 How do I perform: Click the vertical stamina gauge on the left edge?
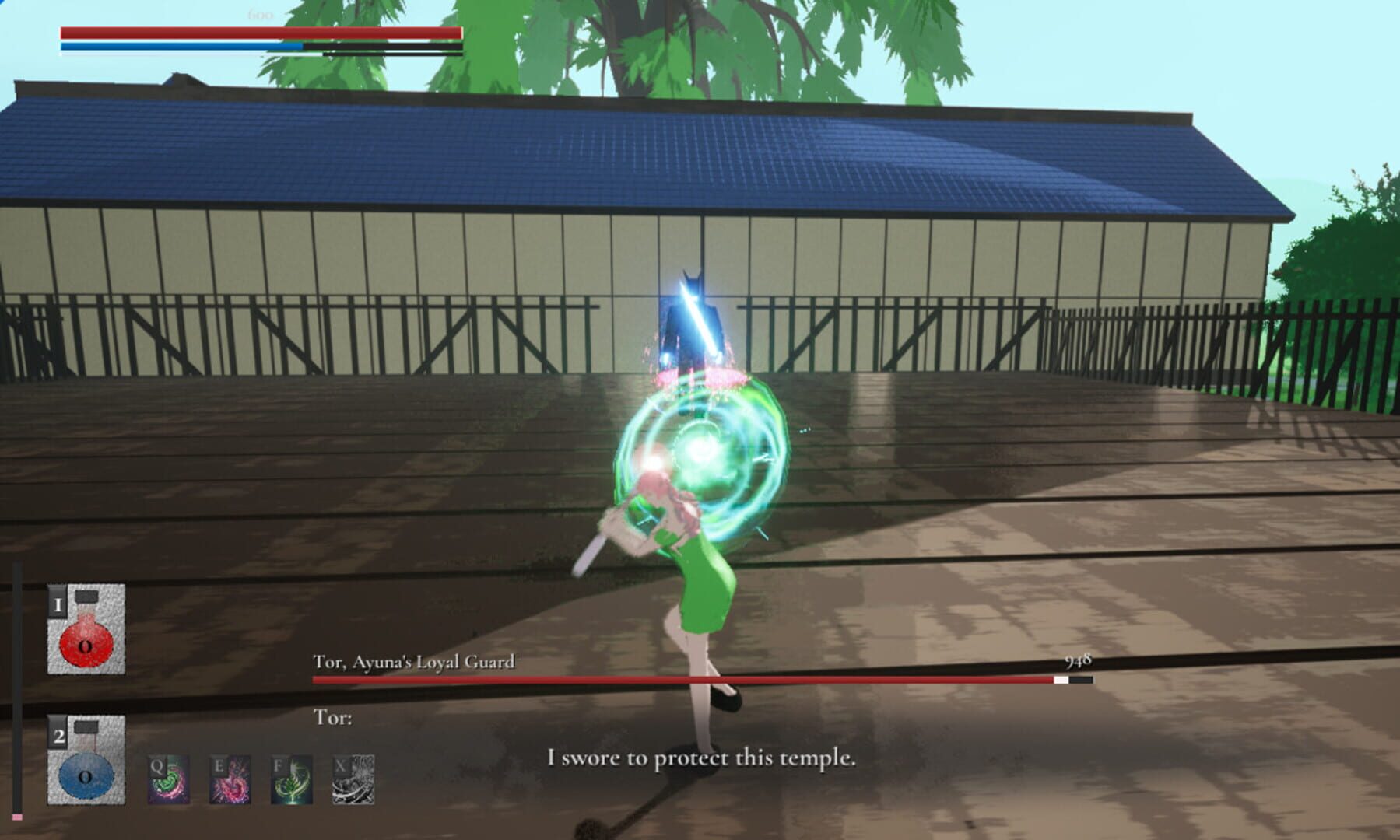(x=18, y=684)
